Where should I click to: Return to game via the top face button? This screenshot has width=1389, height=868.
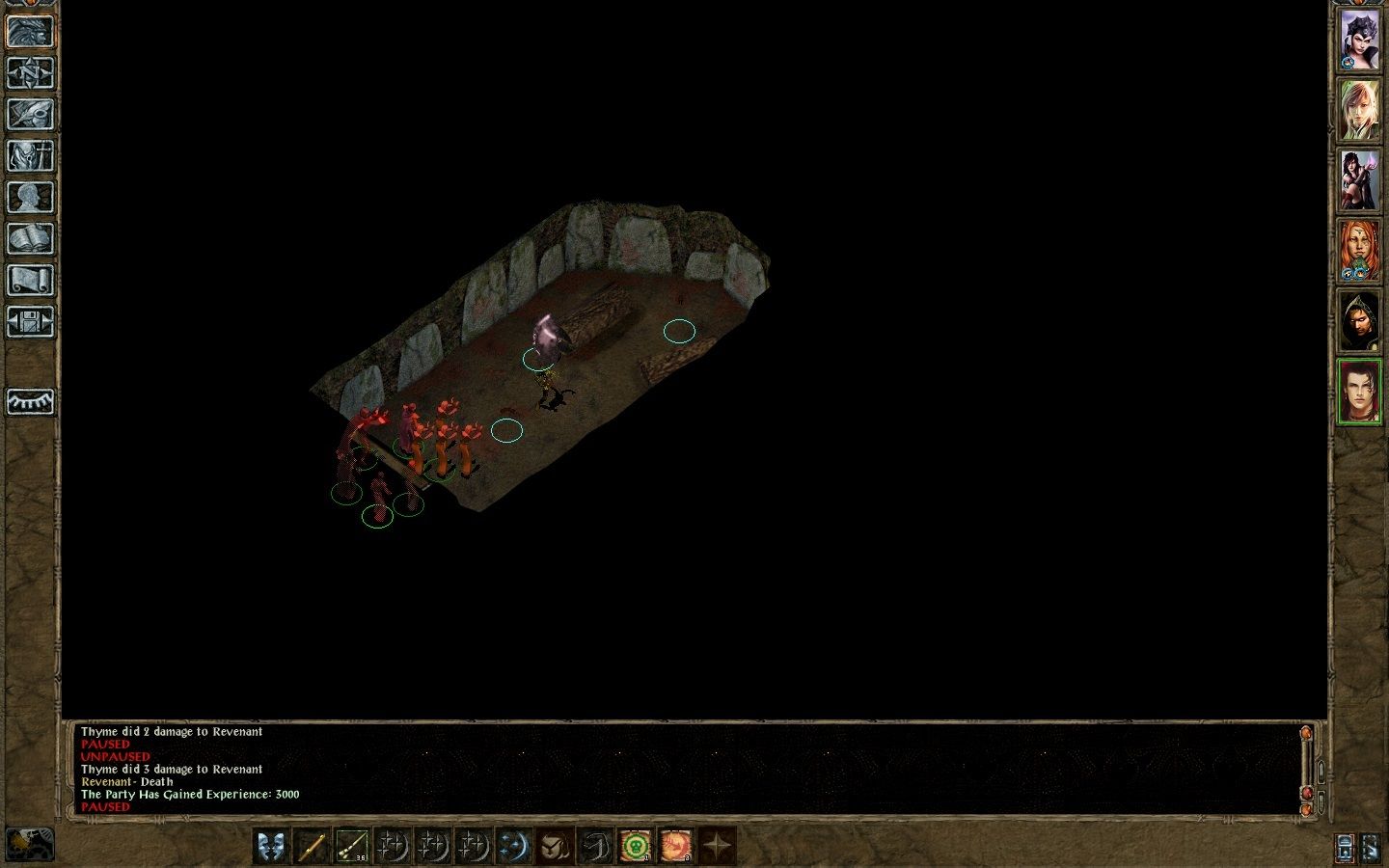(x=30, y=31)
